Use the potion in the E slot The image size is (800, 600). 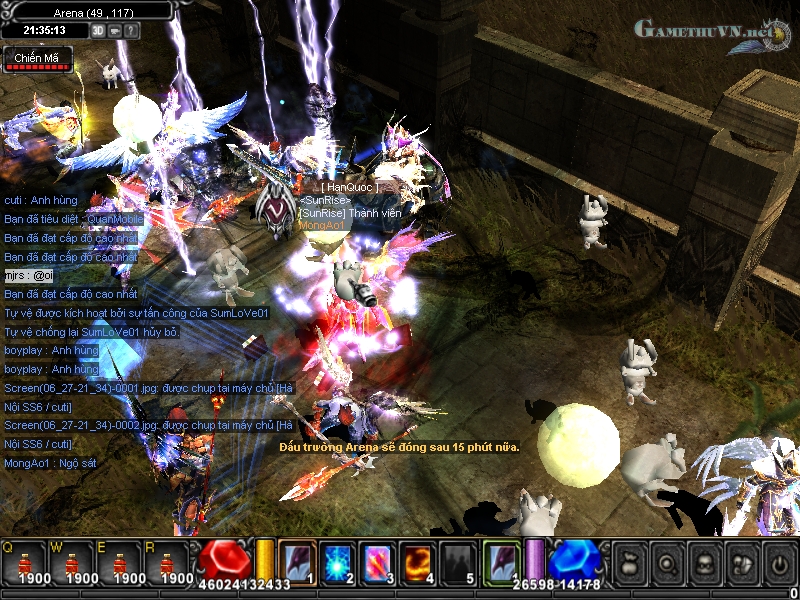pos(120,564)
